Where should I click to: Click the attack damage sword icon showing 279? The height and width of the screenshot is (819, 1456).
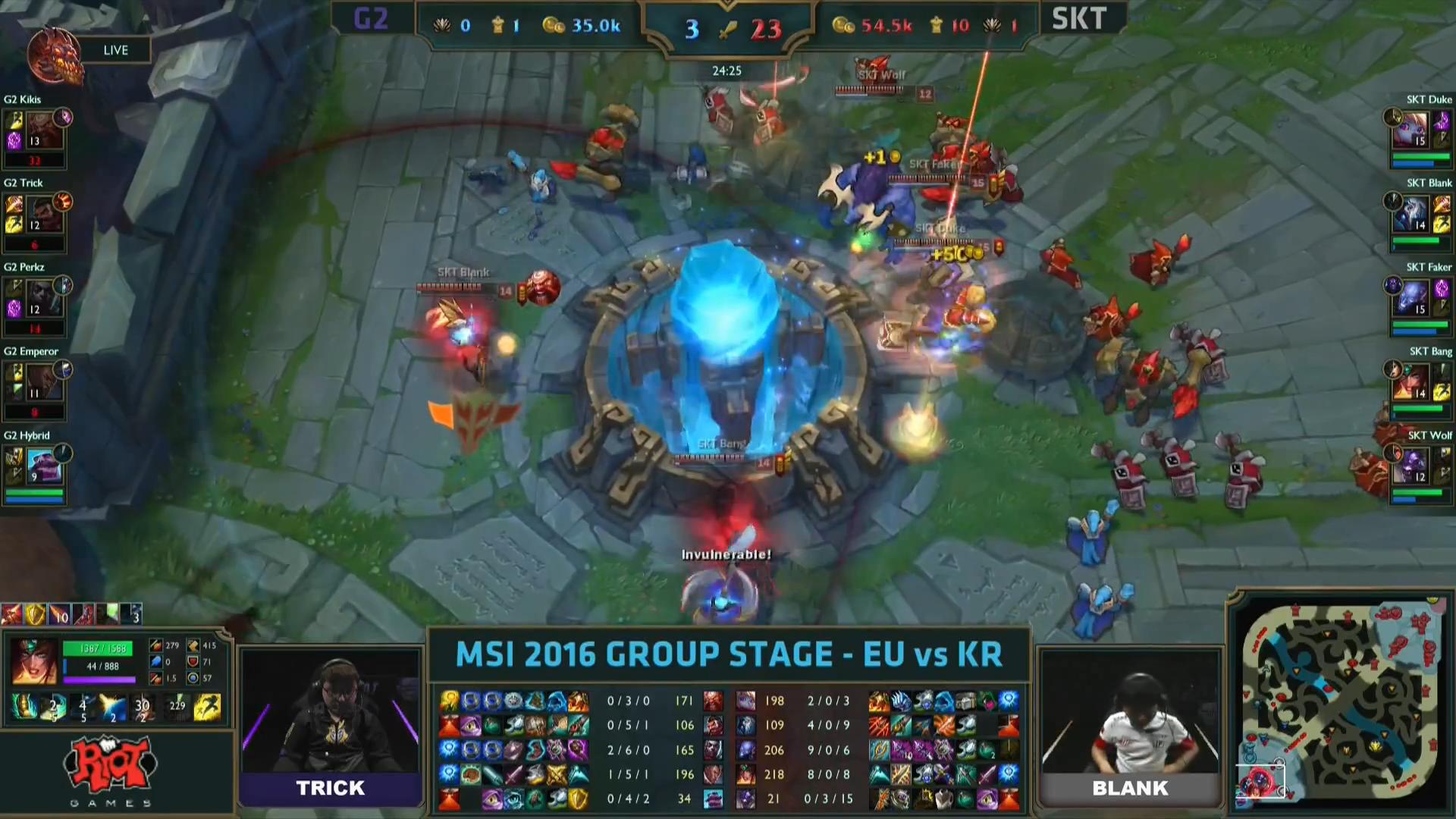[x=155, y=645]
